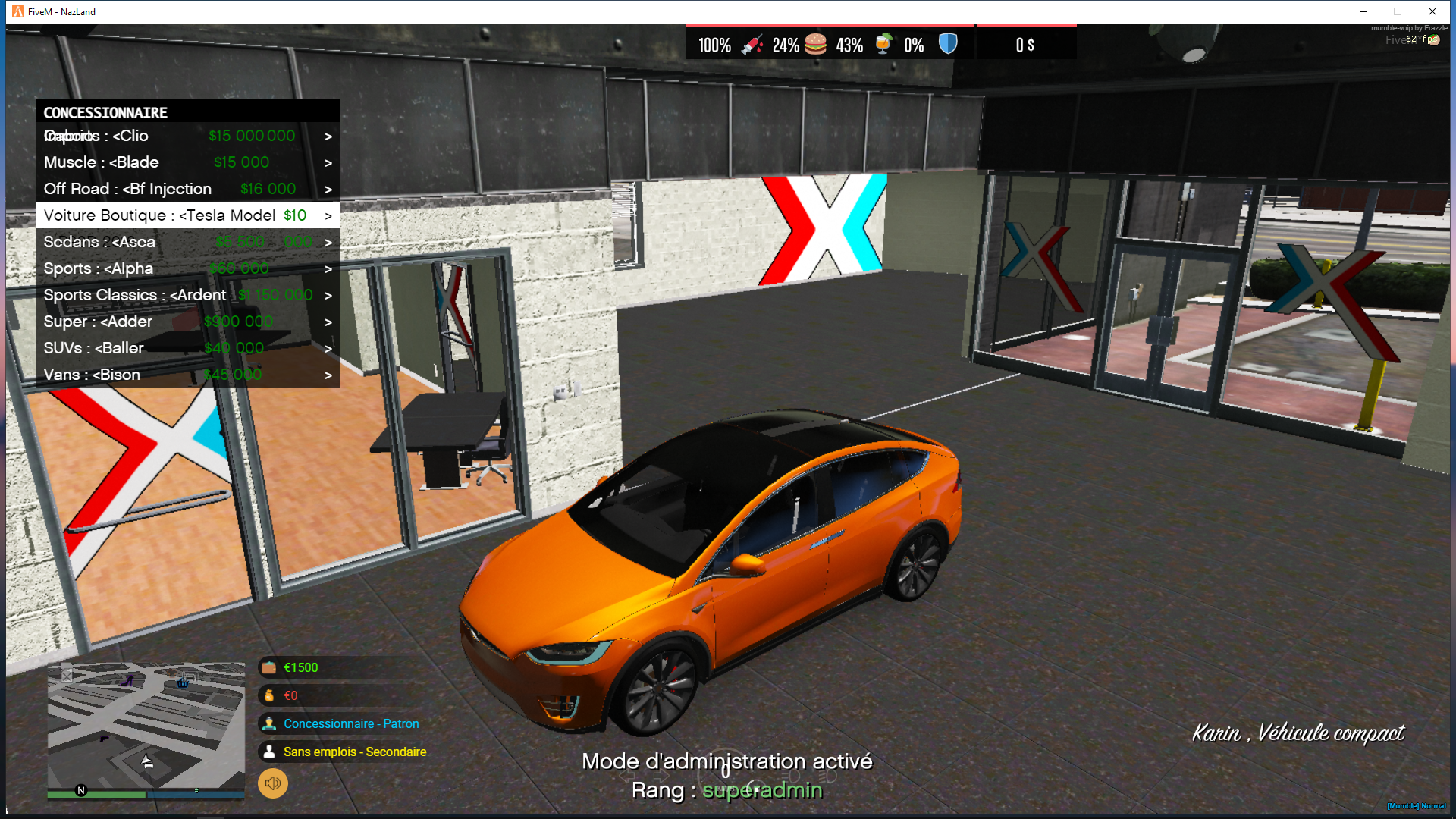Expand the Muscle : Blade category arrow
The width and height of the screenshot is (1456, 819).
point(328,162)
